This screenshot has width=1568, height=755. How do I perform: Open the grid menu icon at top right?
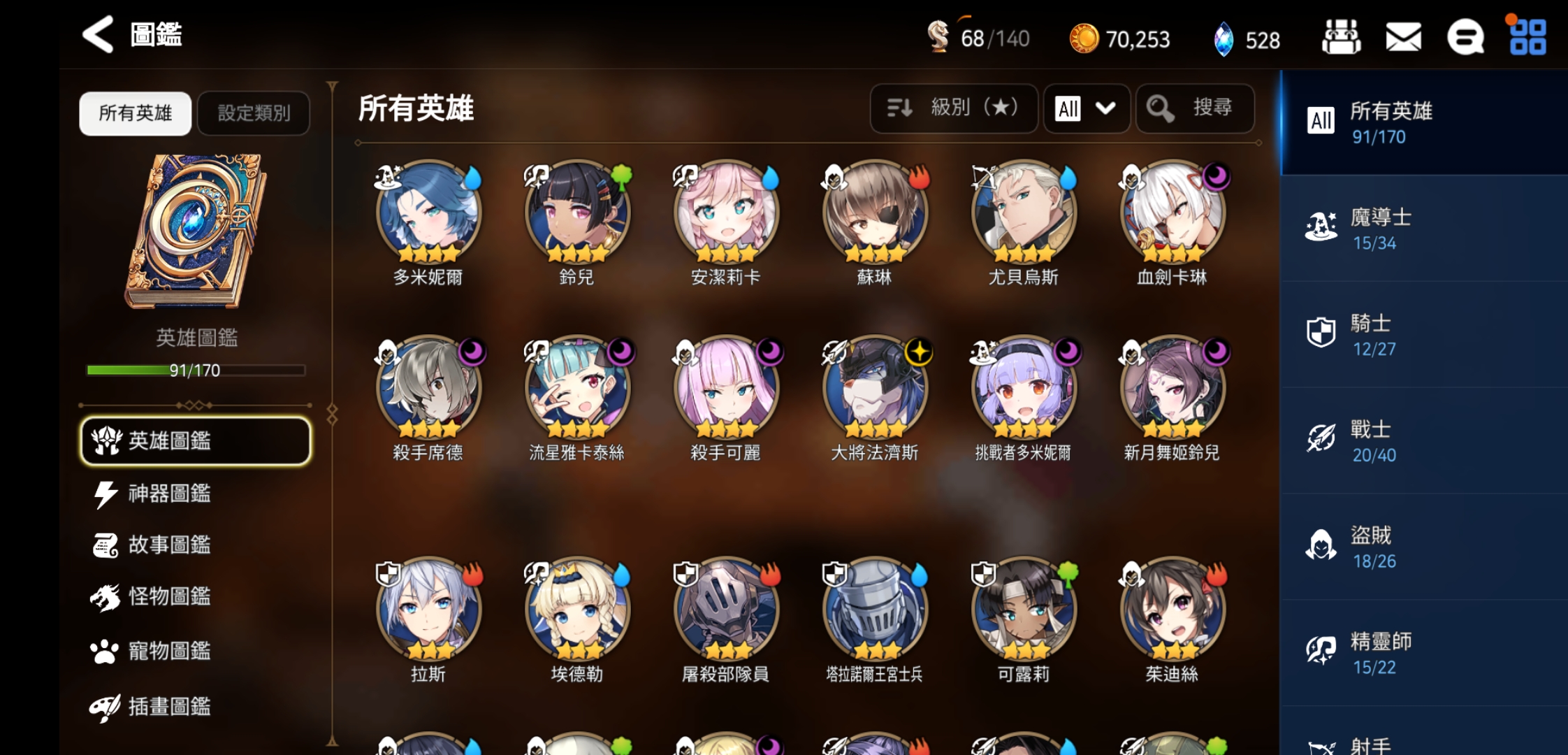click(1529, 38)
